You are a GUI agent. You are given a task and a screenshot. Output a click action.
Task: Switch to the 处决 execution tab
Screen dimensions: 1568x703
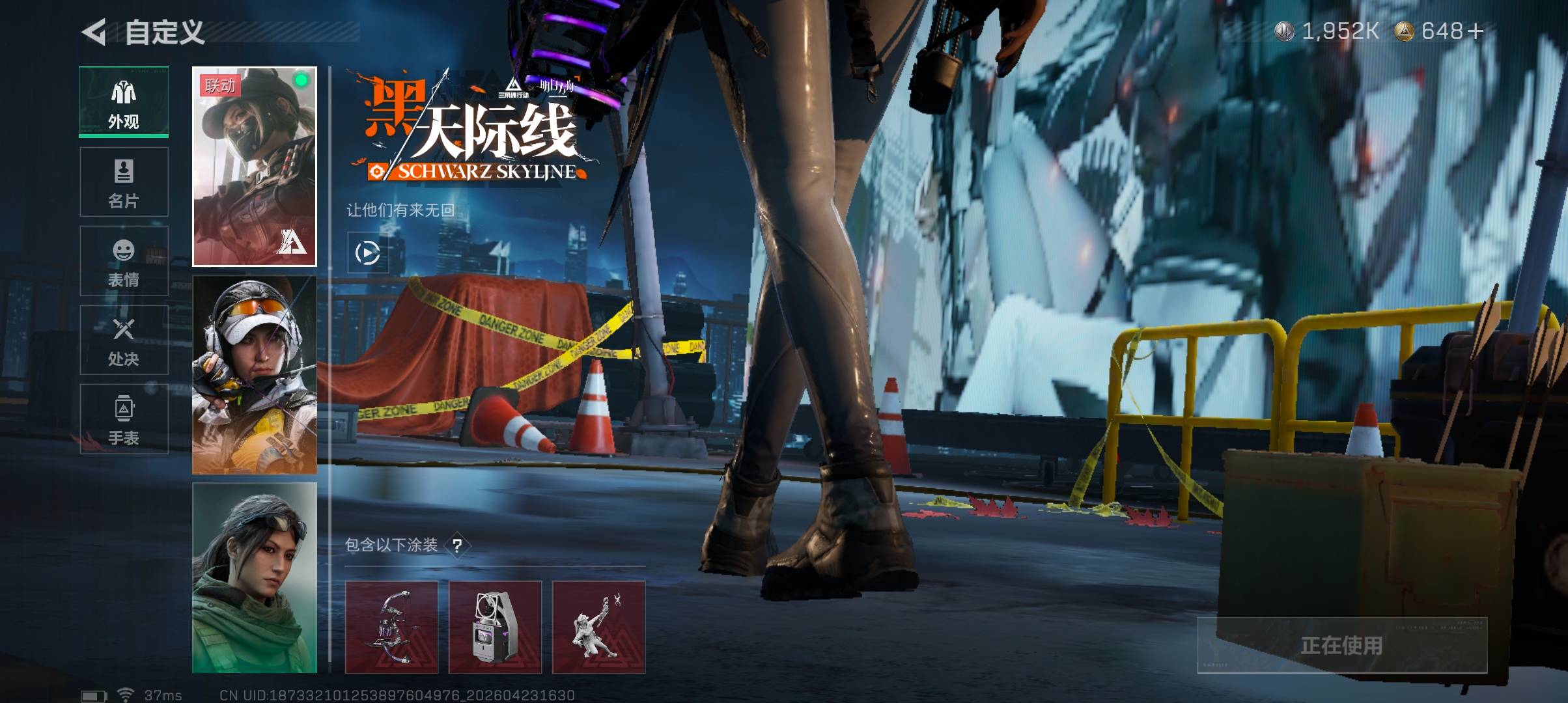124,340
